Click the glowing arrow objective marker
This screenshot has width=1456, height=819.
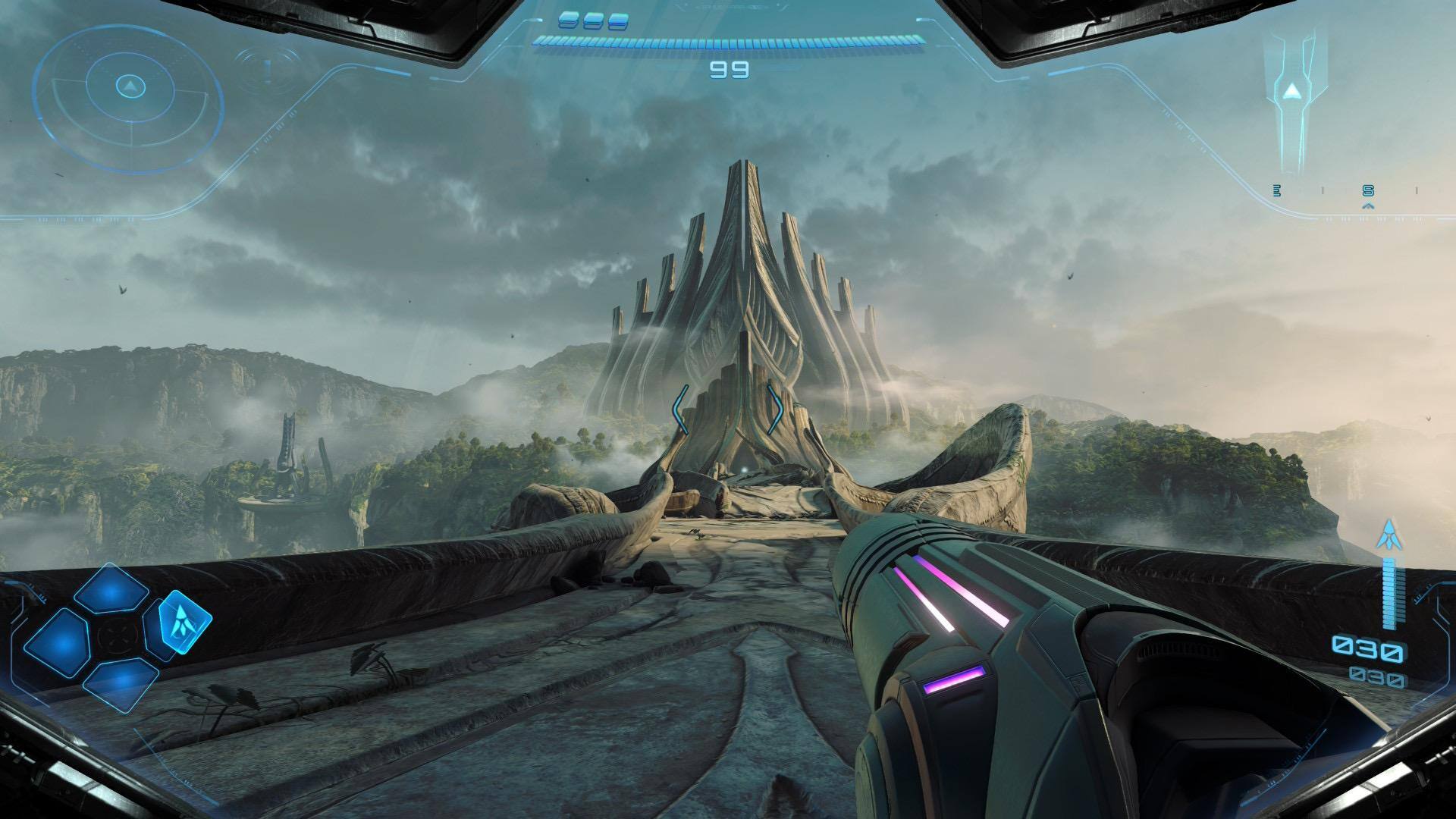click(1291, 92)
